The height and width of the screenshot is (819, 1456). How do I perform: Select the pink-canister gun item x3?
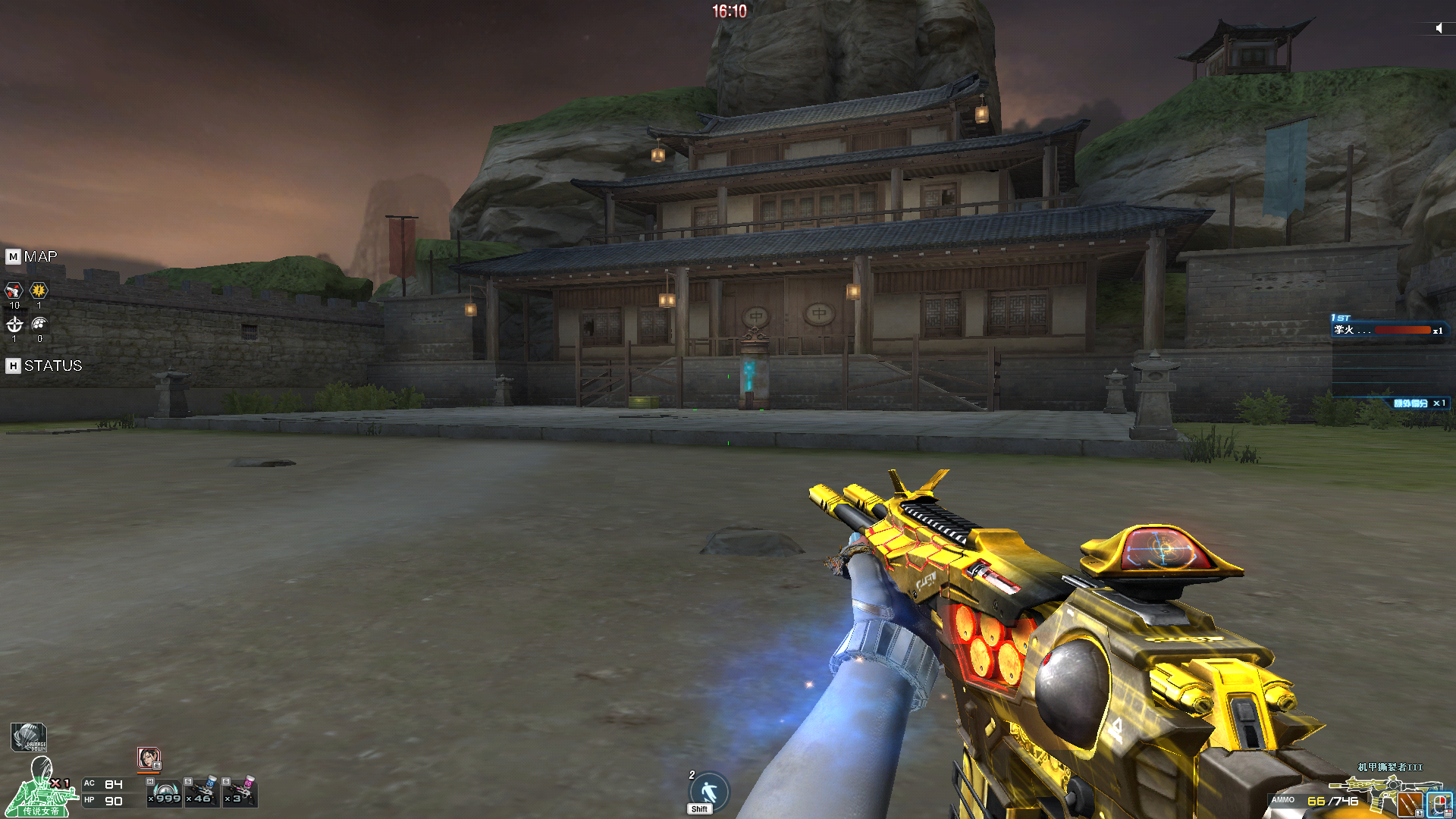(240, 792)
